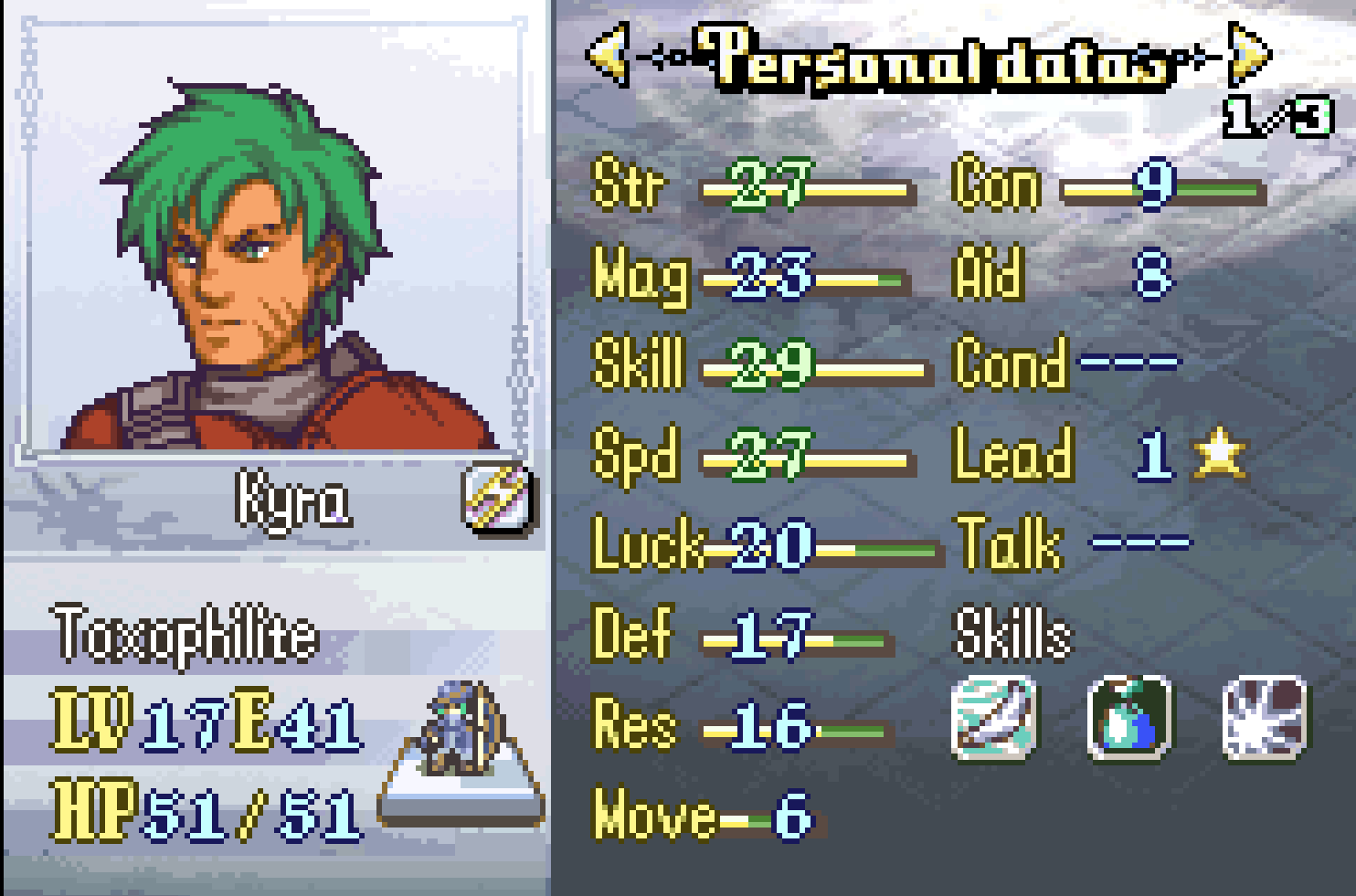Go to the previous stat page arrow
Screen dimensions: 1356x896
pos(609,54)
